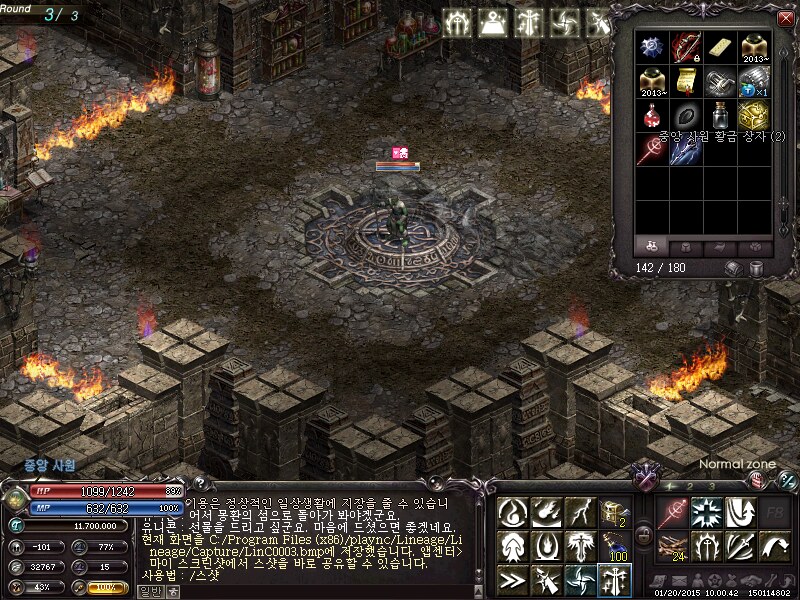This screenshot has width=800, height=600.
Task: Select the bow item in inventory
Action: (x=686, y=46)
